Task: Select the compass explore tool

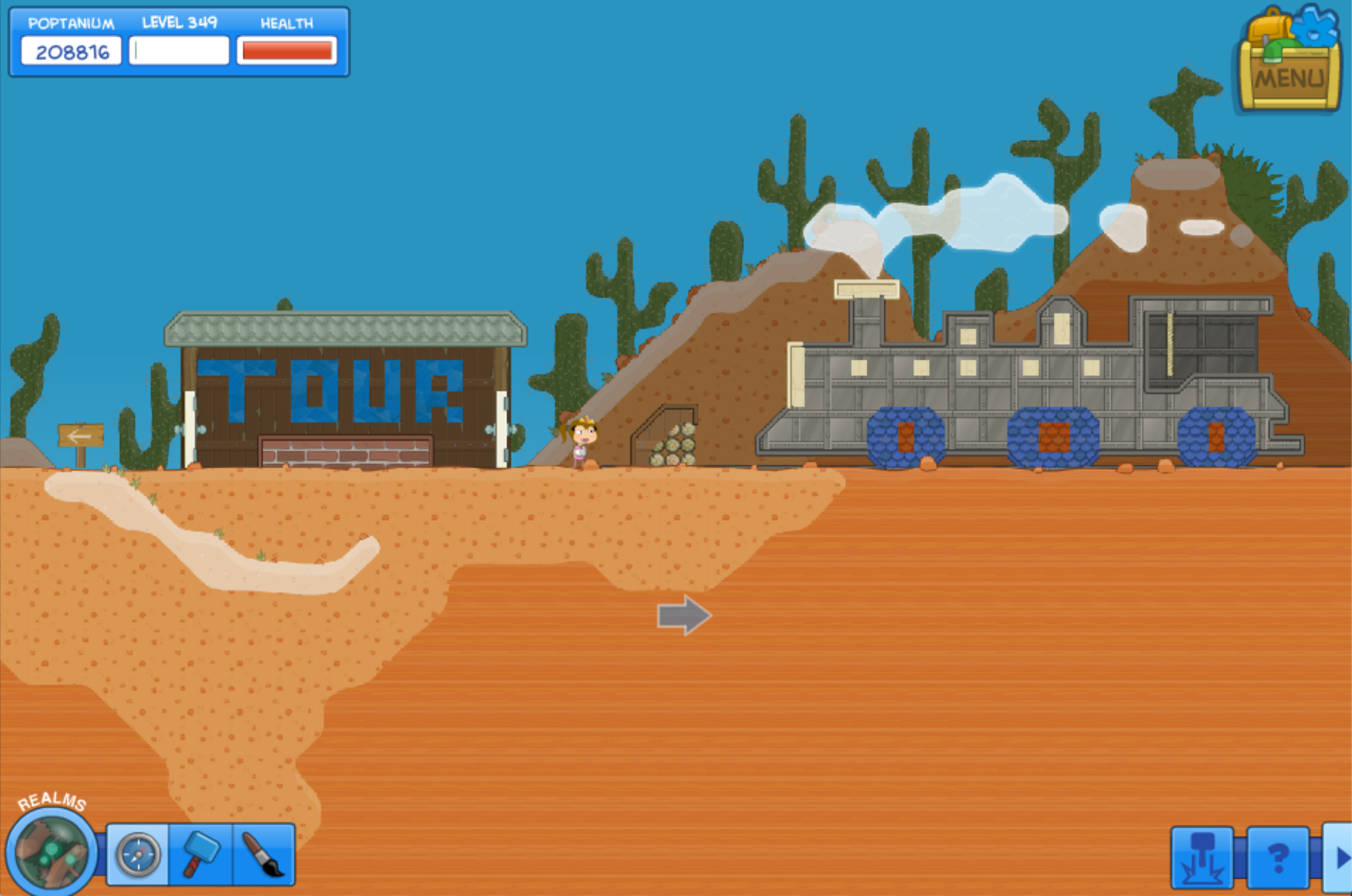Action: [x=138, y=854]
